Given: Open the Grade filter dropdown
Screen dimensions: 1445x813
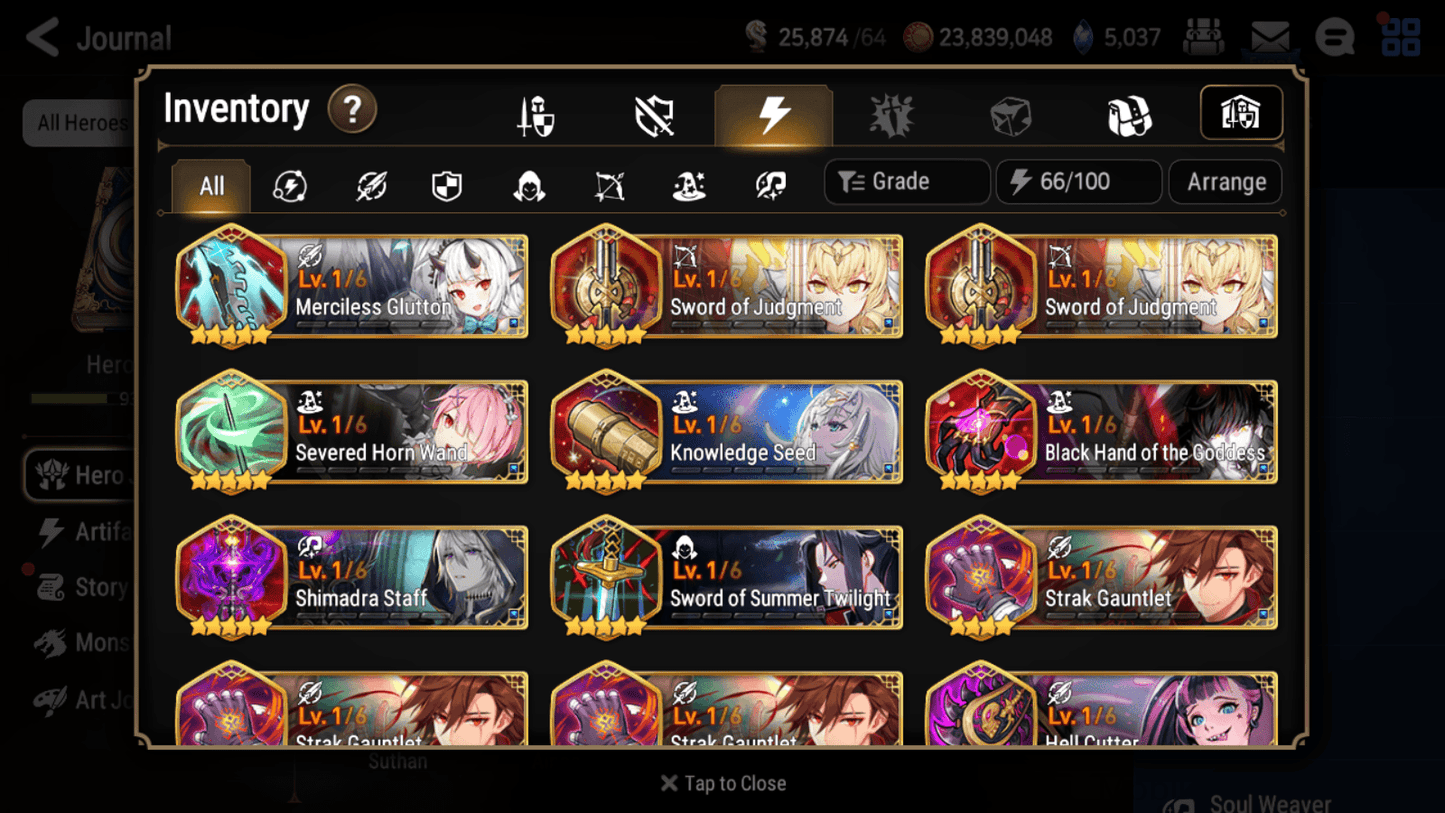Looking at the screenshot, I should point(906,182).
